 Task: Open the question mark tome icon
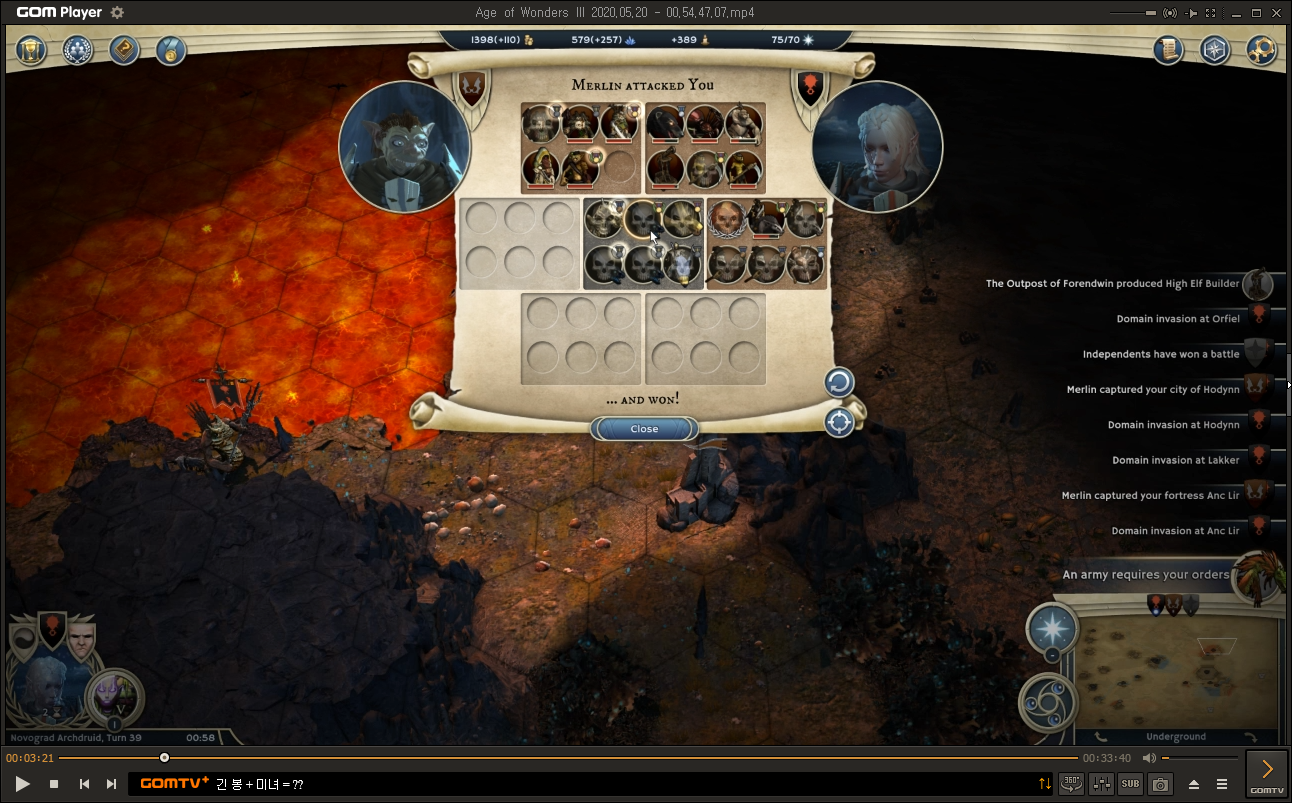[124, 50]
